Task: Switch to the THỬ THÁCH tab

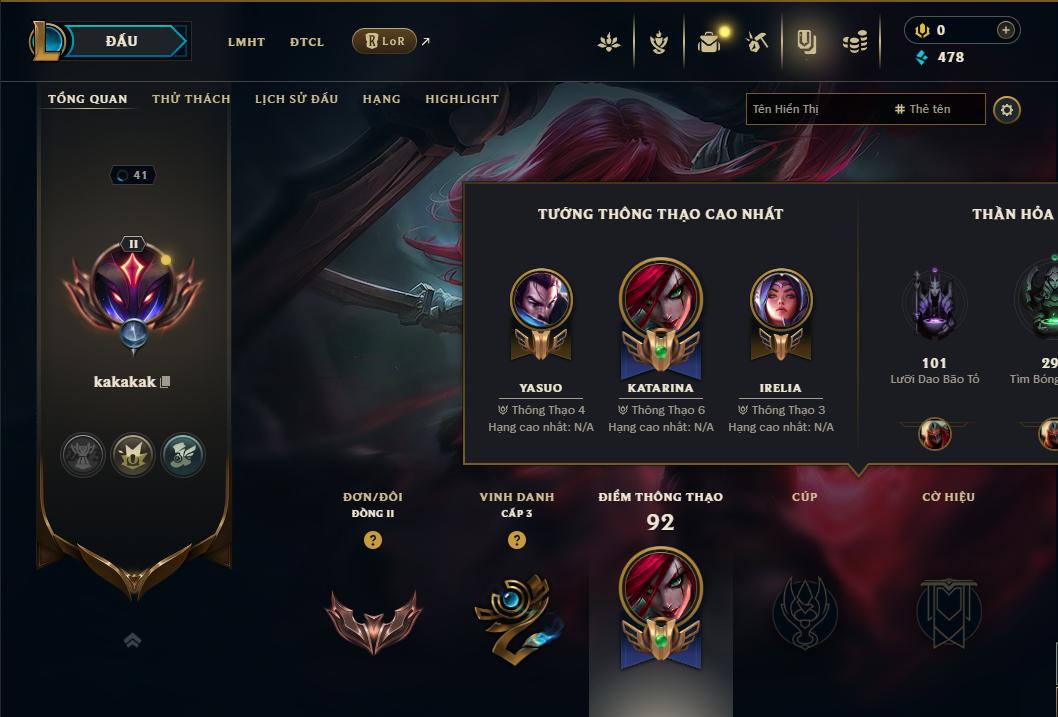Action: coord(191,99)
